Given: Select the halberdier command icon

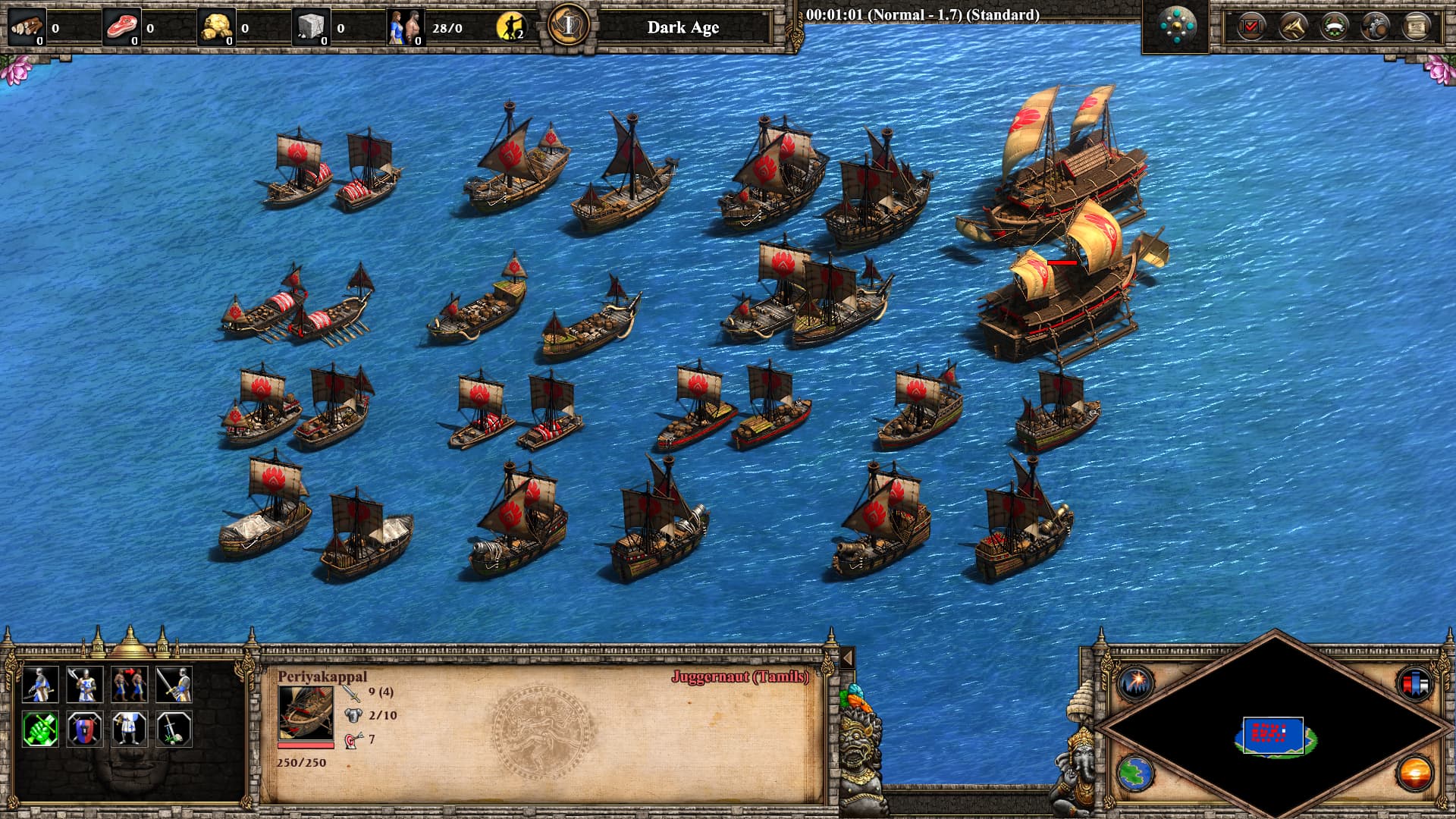Looking at the screenshot, I should [x=85, y=684].
